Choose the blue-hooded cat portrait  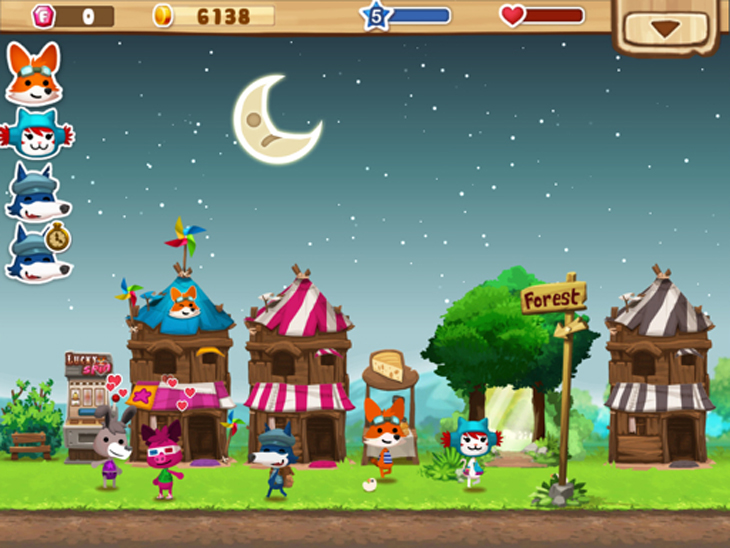[x=35, y=133]
